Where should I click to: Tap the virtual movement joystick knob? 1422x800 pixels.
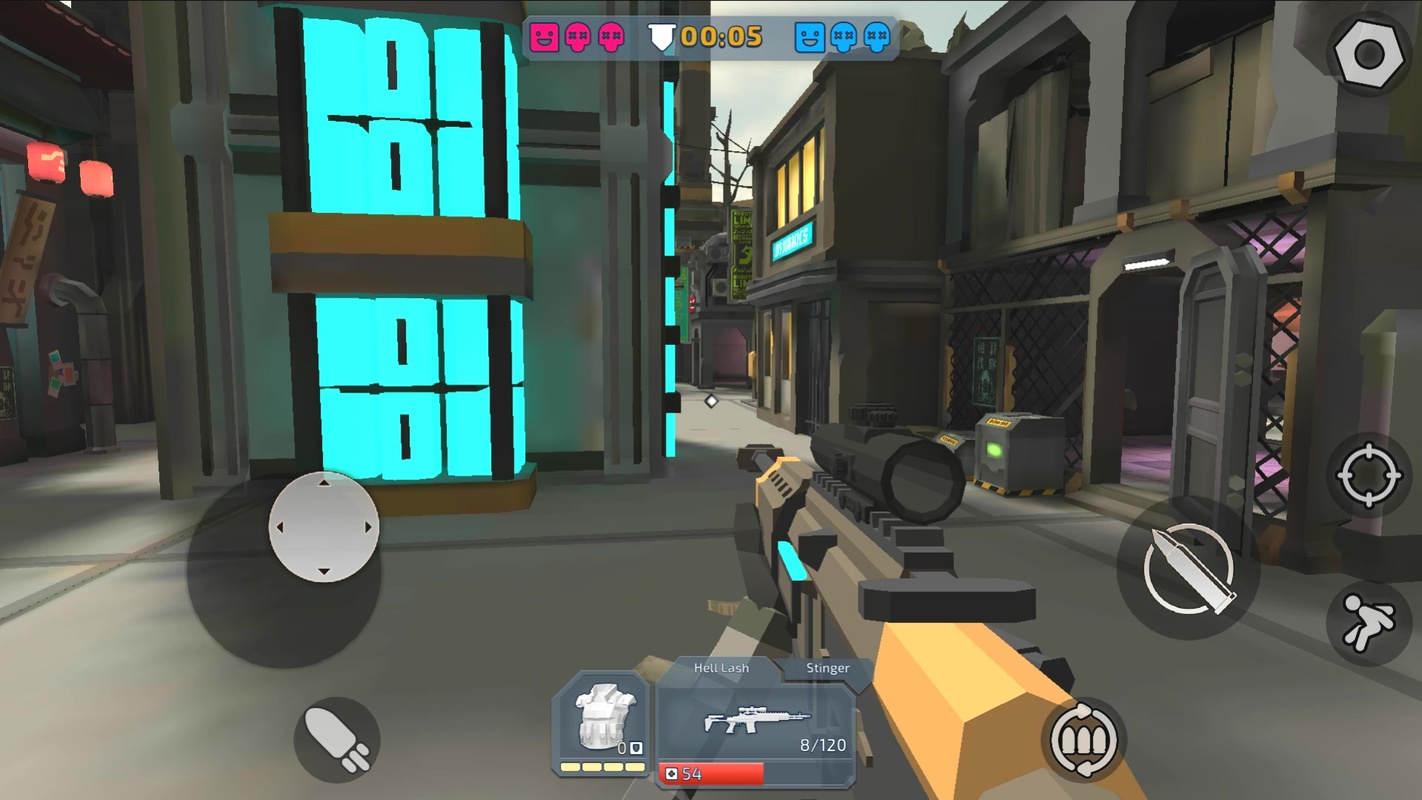pos(323,527)
